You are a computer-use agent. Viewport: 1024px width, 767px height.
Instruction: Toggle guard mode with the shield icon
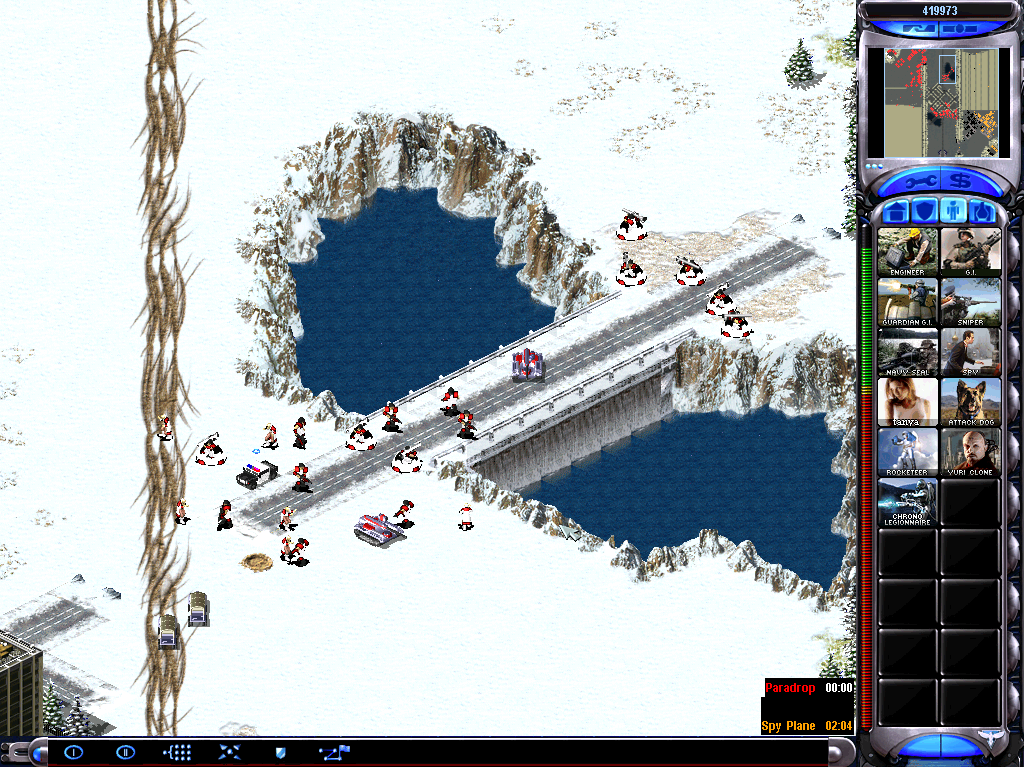pyautogui.click(x=280, y=752)
